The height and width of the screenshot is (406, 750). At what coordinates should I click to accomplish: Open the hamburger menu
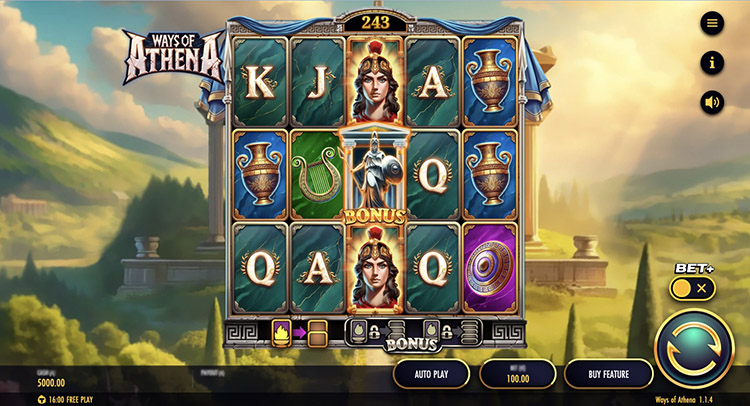712,24
